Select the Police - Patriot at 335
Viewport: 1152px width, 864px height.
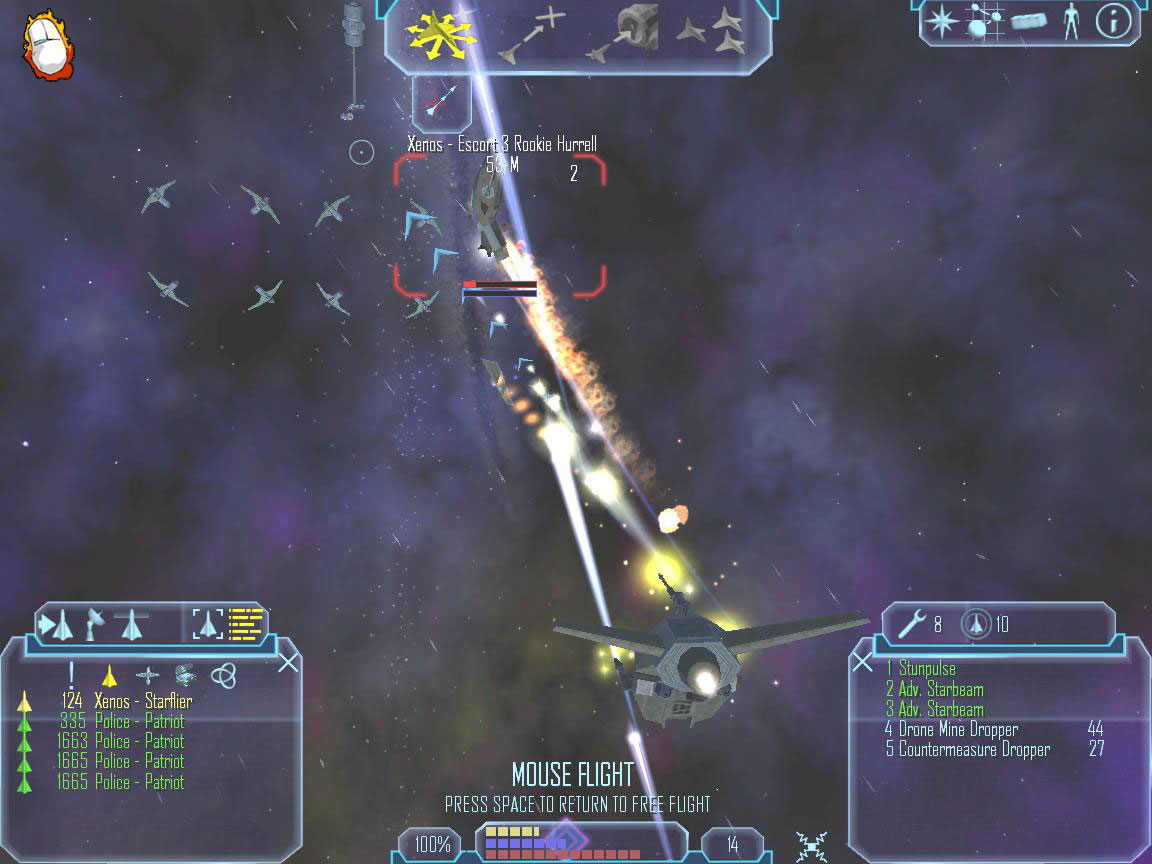139,721
